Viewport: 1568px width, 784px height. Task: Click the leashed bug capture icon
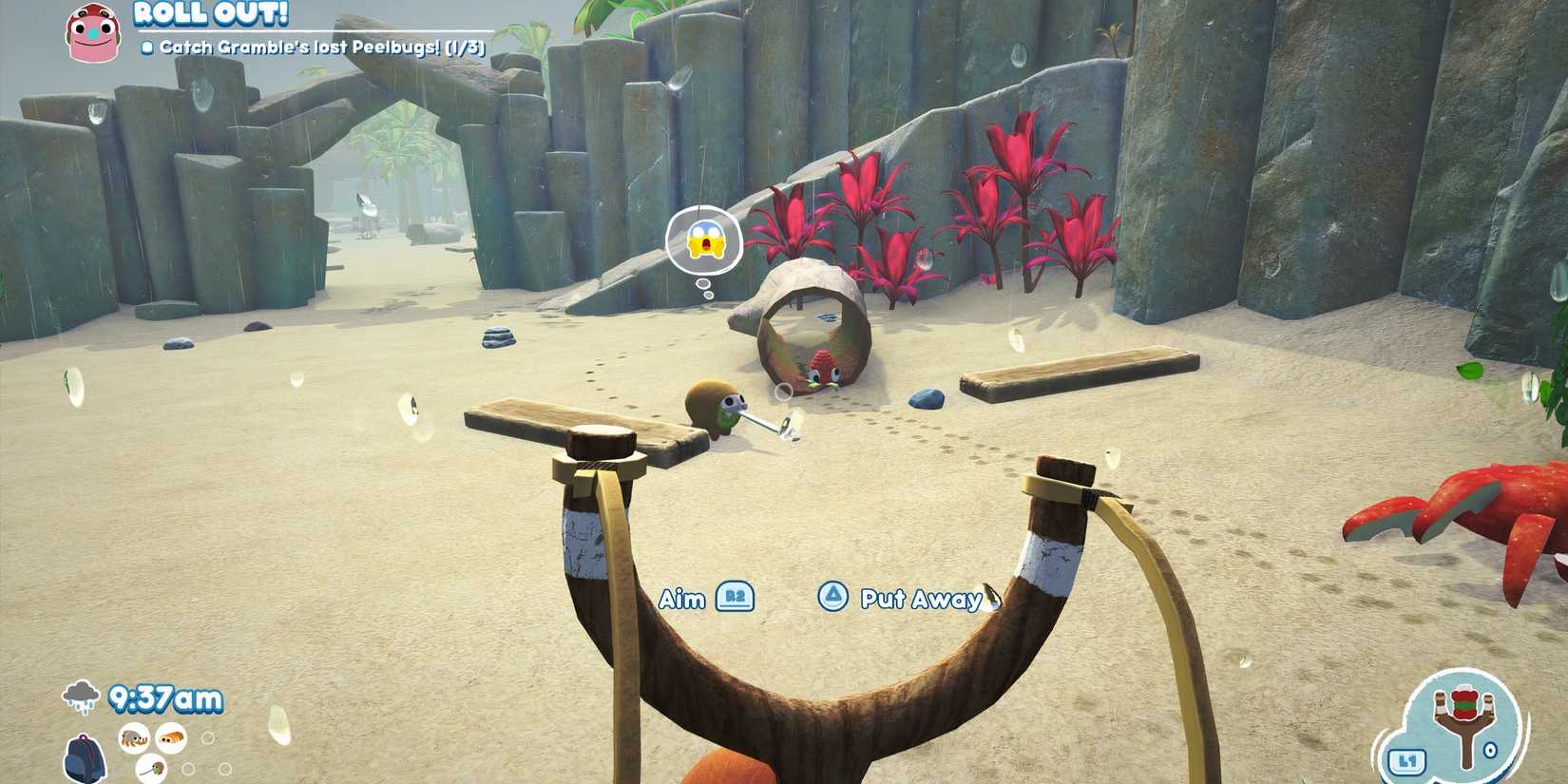151,769
